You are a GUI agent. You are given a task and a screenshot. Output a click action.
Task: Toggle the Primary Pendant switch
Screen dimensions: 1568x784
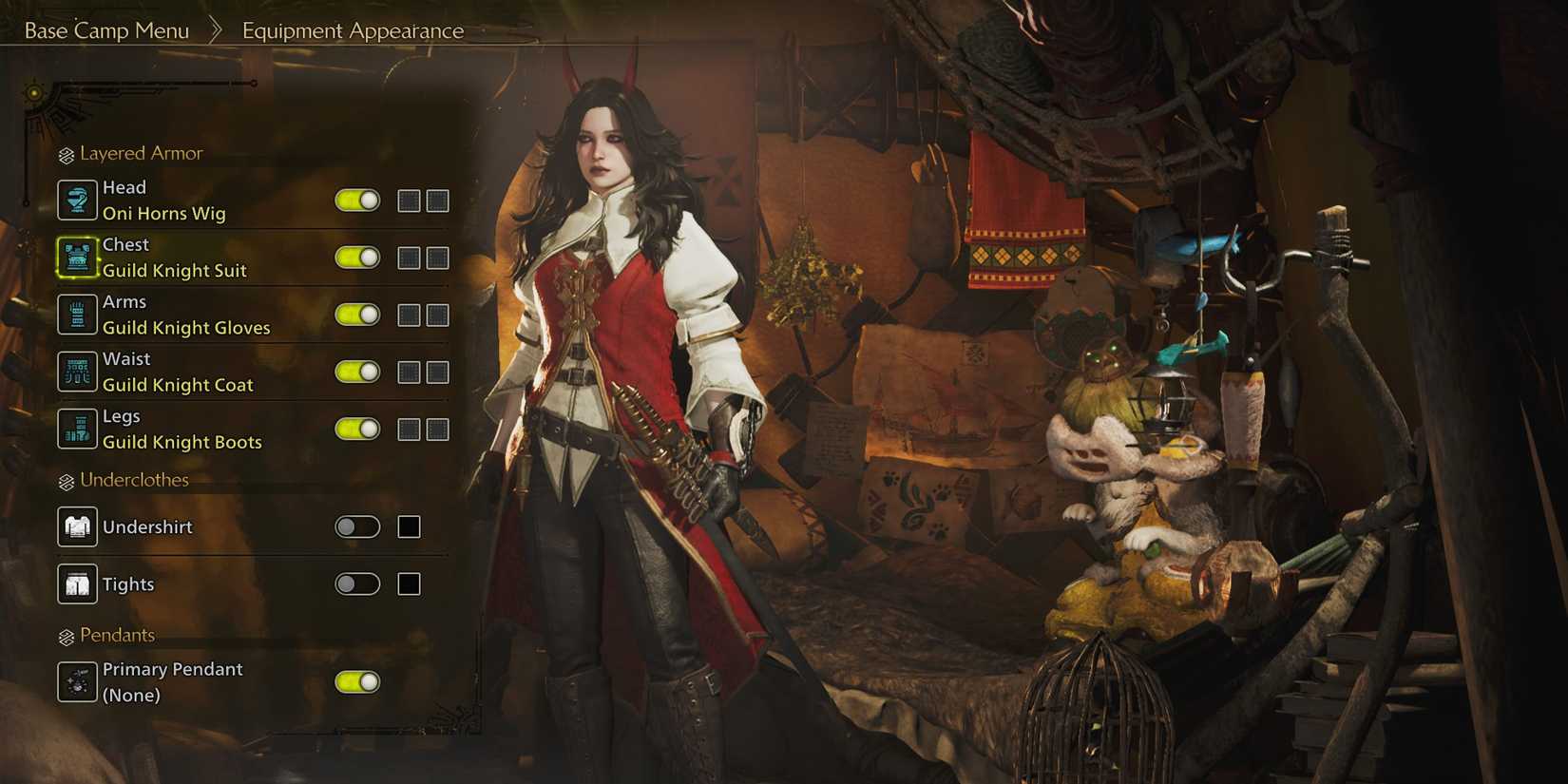pos(356,681)
